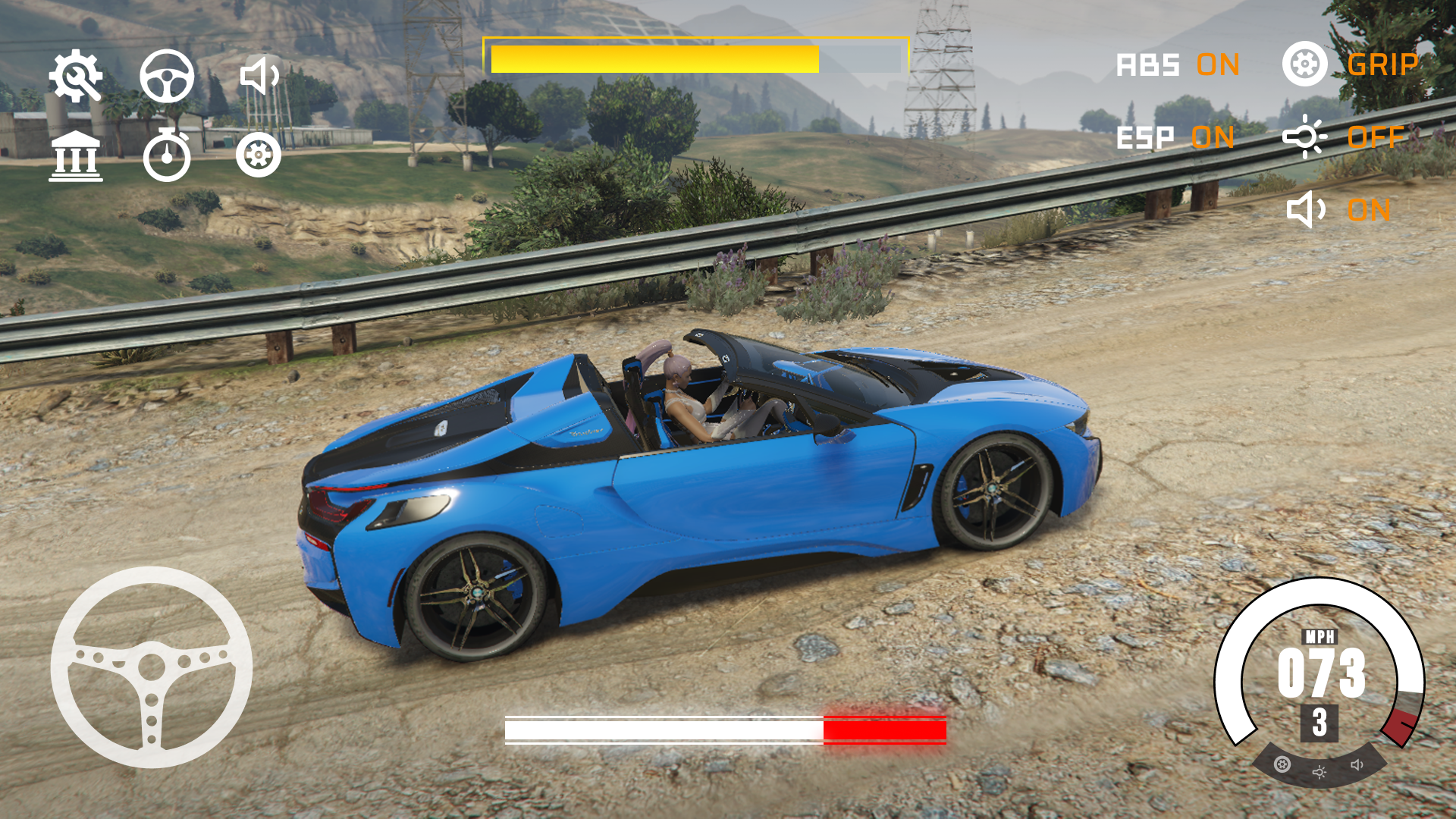Screen dimensions: 1456x819
Task: Tap the speaker icon under the speedometer
Action: tap(1357, 764)
